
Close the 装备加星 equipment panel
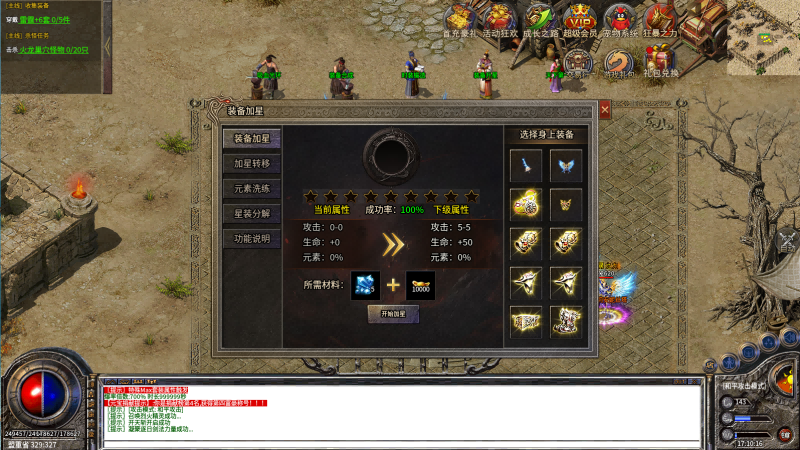[x=605, y=109]
